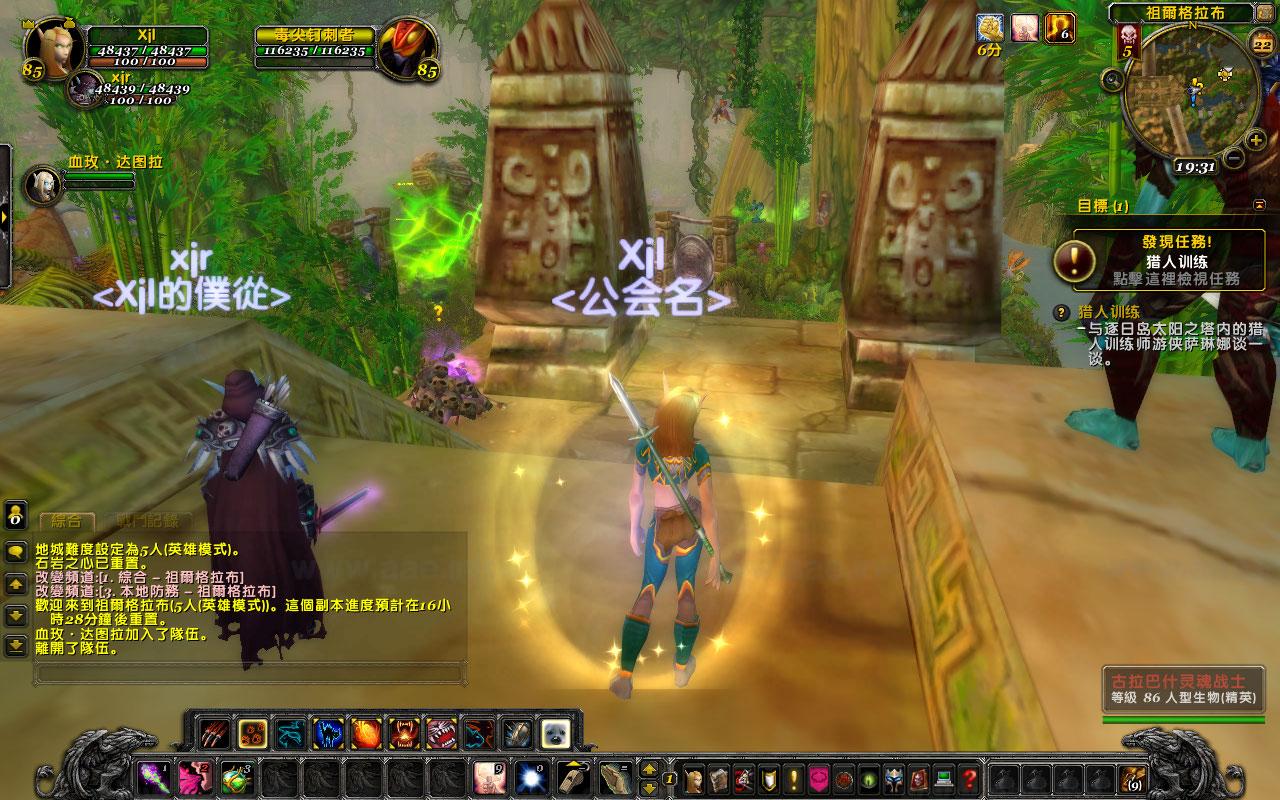This screenshot has height=800, width=1280.
Task: Activate the pet claw attack ability
Action: pos(214,734)
